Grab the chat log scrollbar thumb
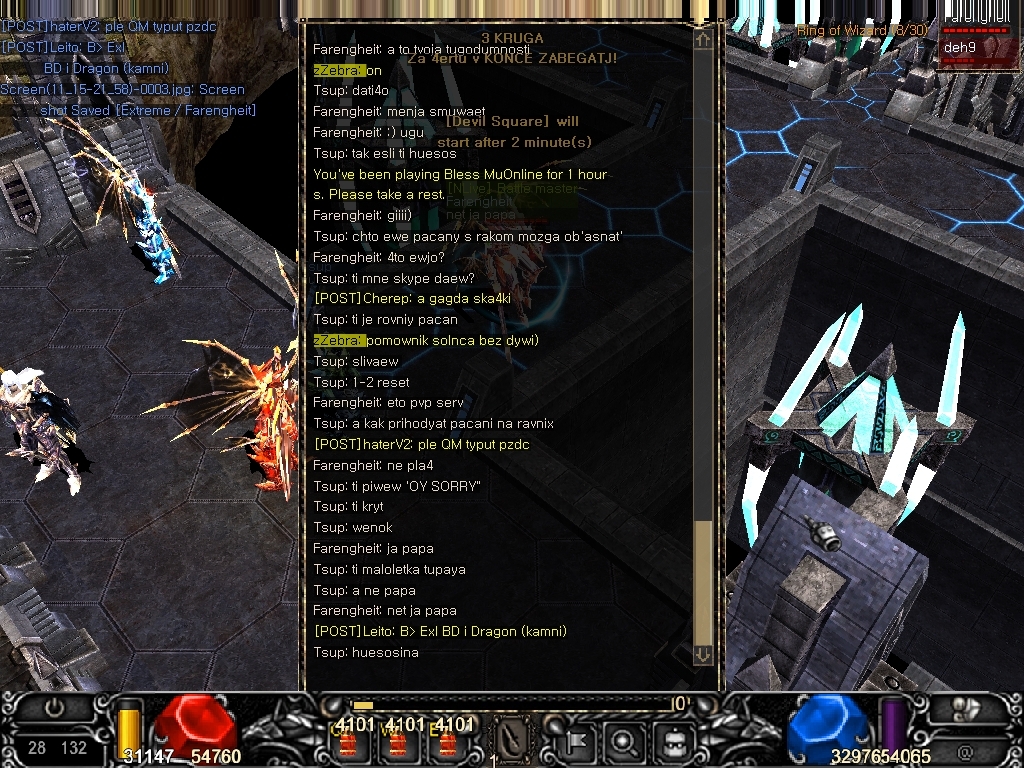Screen dimensions: 1024x768 pyautogui.click(x=703, y=580)
